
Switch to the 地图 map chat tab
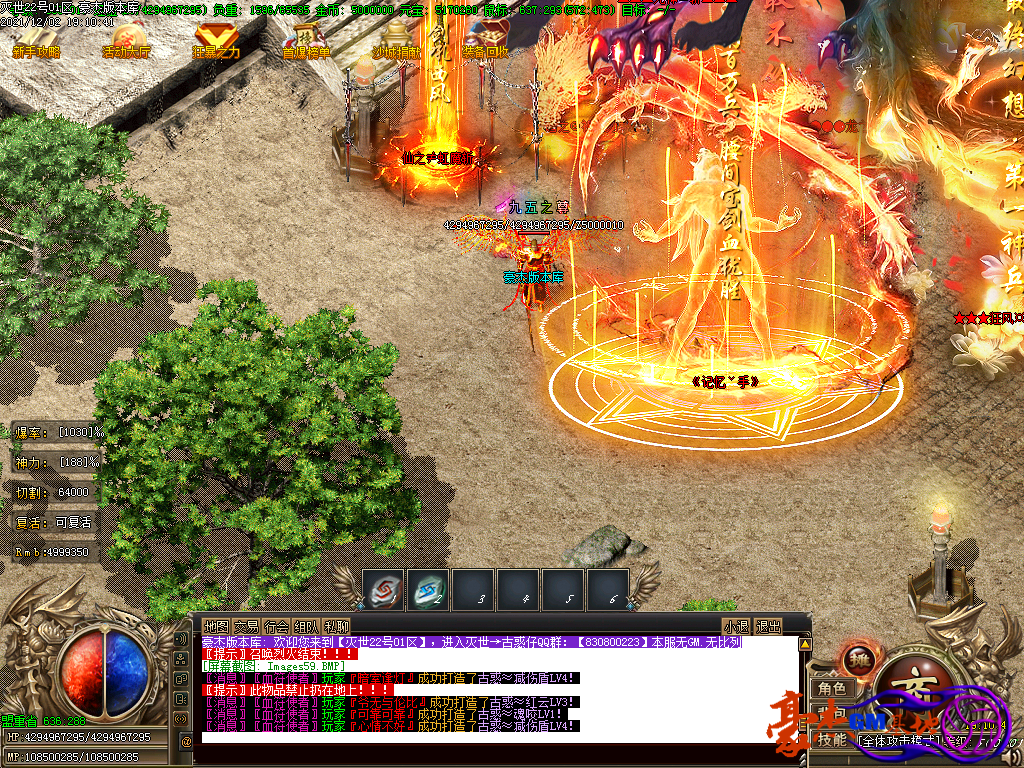[216, 626]
